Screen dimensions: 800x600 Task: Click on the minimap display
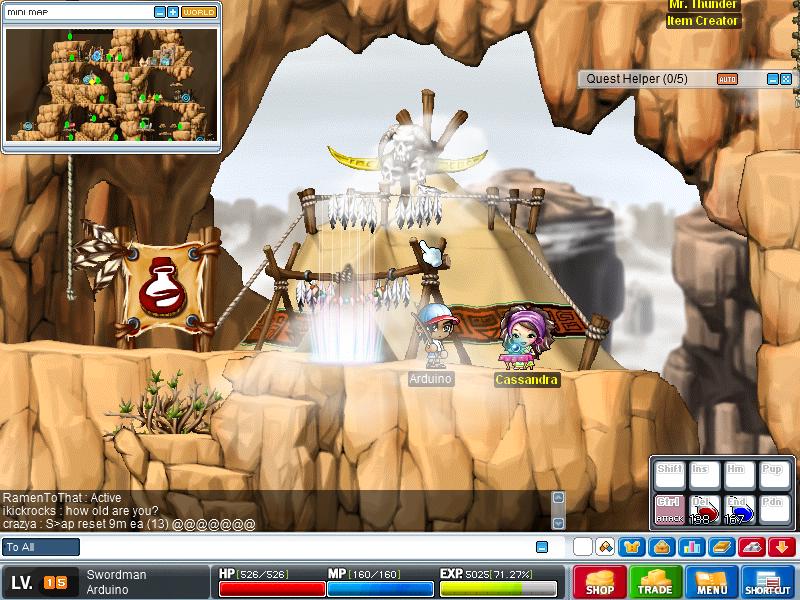pyautogui.click(x=110, y=84)
